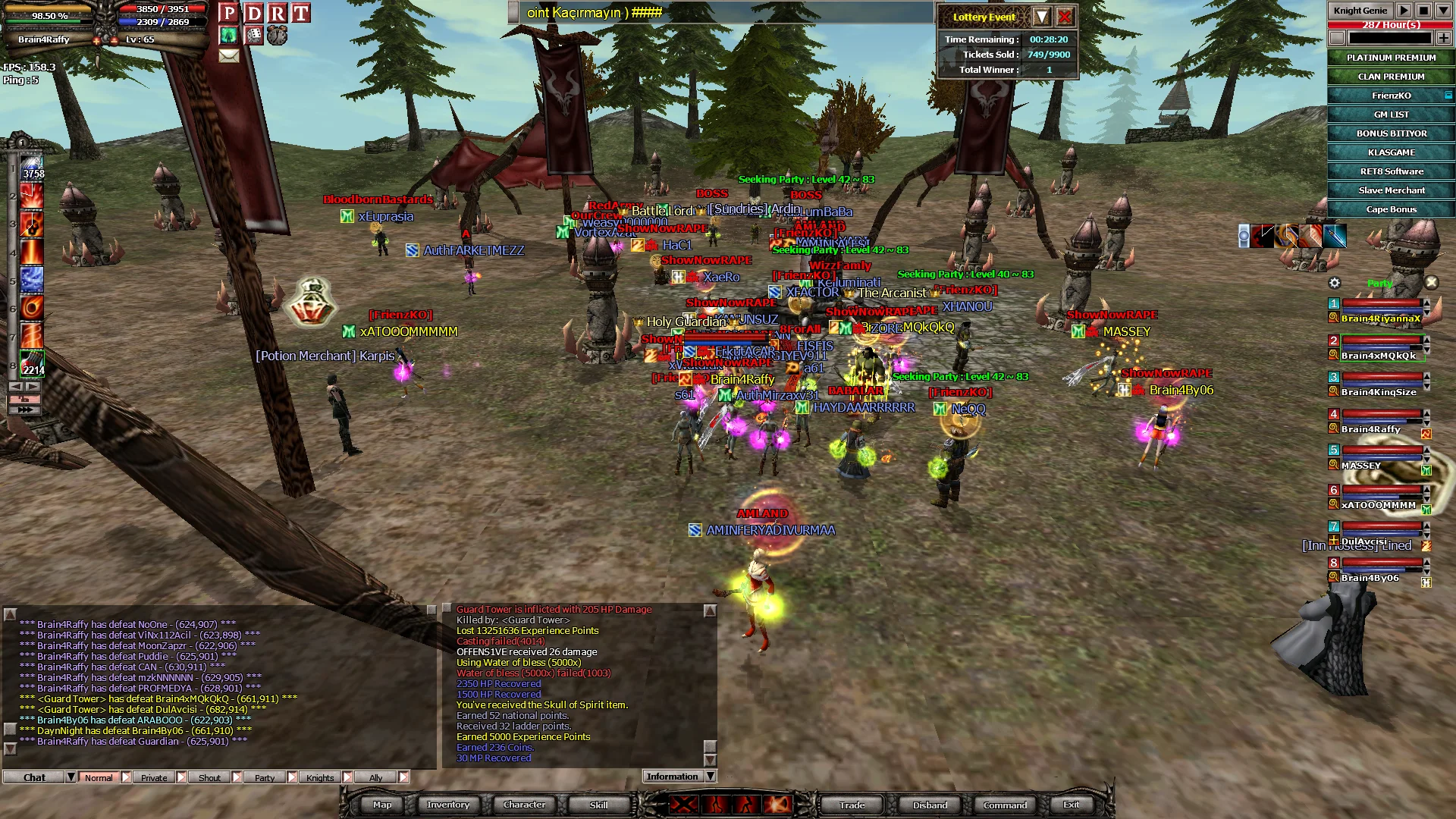Select the Shout chat tab
The width and height of the screenshot is (1456, 819).
209,777
